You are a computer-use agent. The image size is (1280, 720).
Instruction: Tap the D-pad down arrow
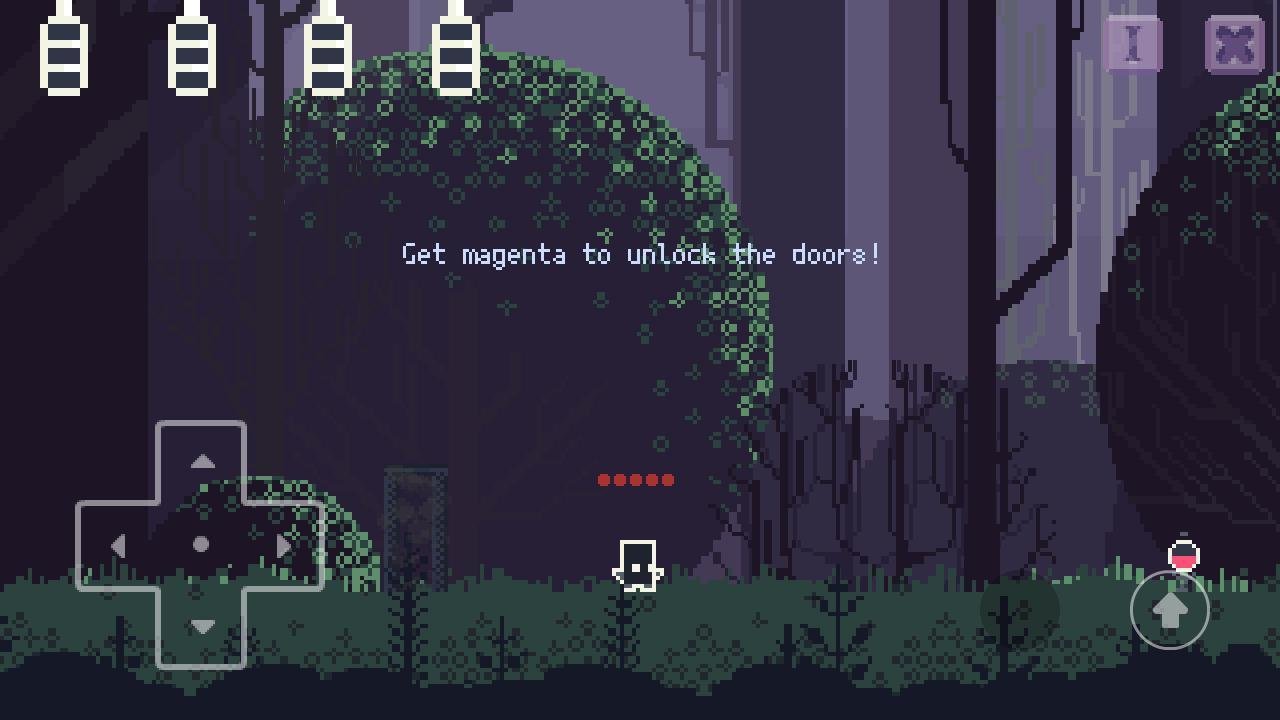click(202, 627)
